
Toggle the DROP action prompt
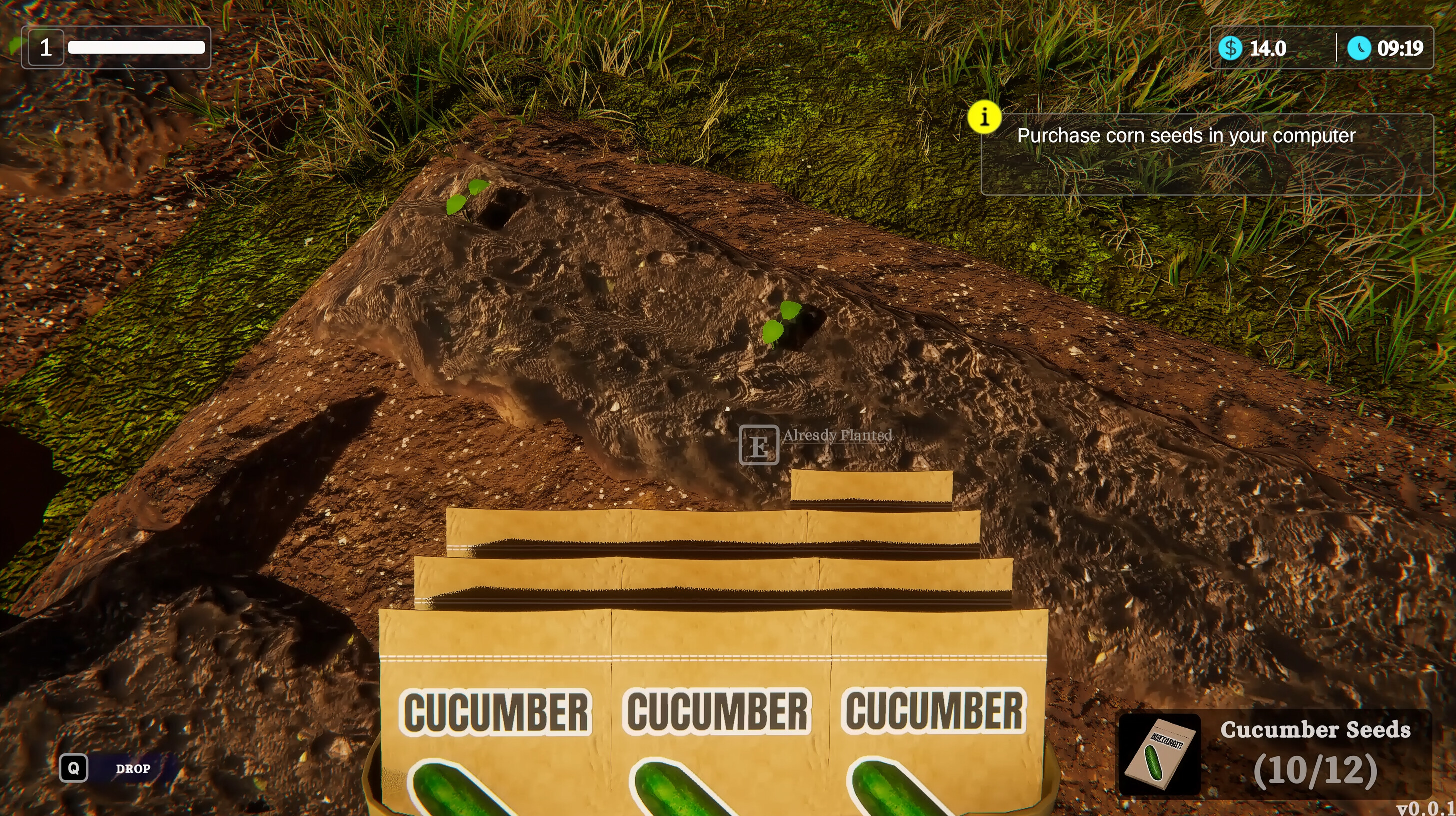click(133, 769)
